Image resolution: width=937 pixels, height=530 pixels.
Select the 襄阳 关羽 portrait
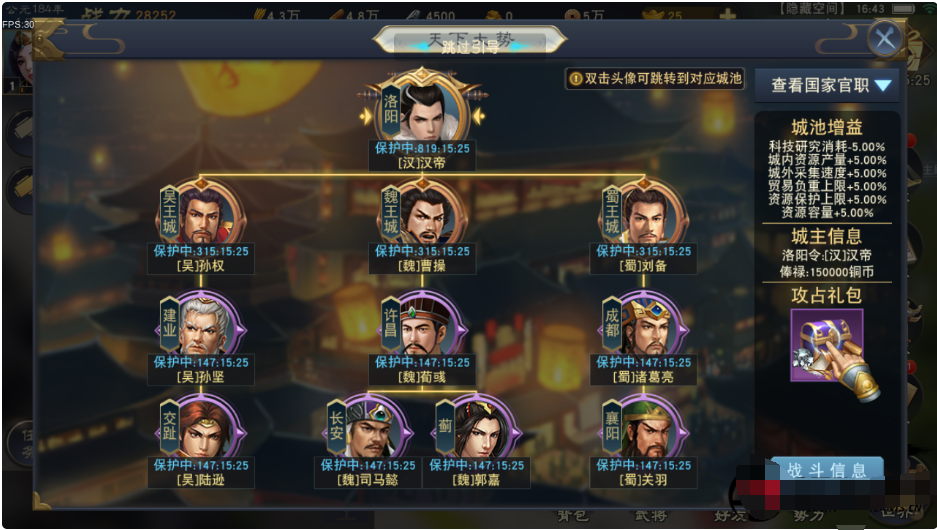pyautogui.click(x=649, y=430)
